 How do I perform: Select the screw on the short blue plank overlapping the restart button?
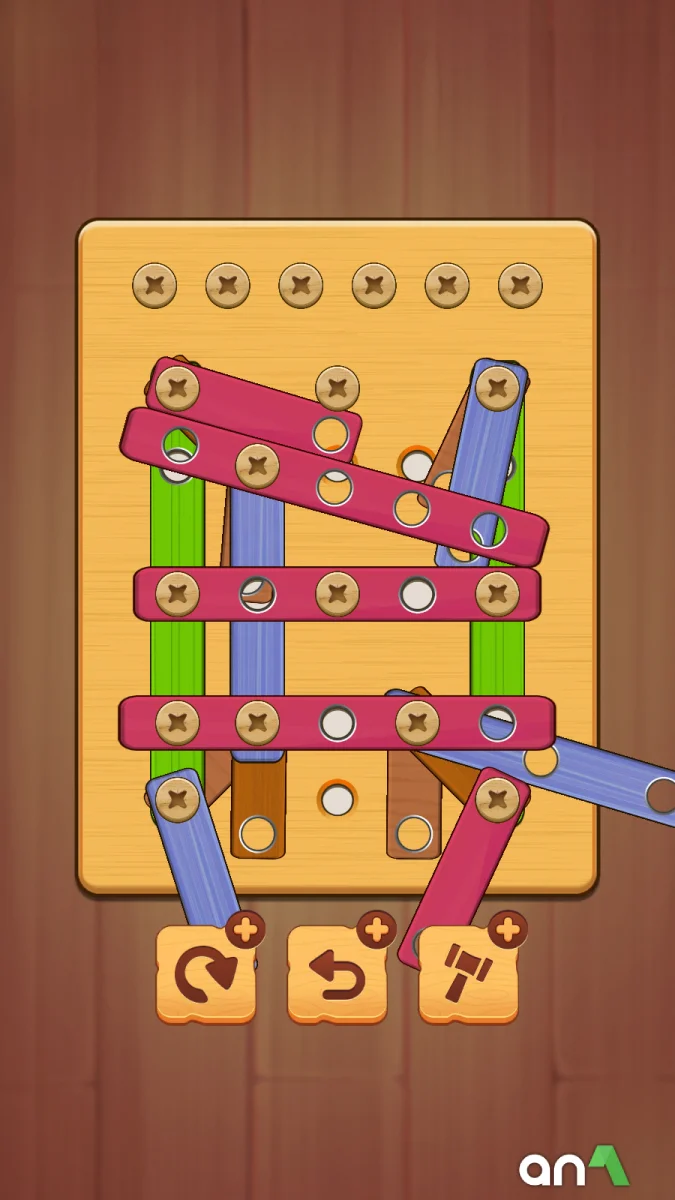[178, 799]
